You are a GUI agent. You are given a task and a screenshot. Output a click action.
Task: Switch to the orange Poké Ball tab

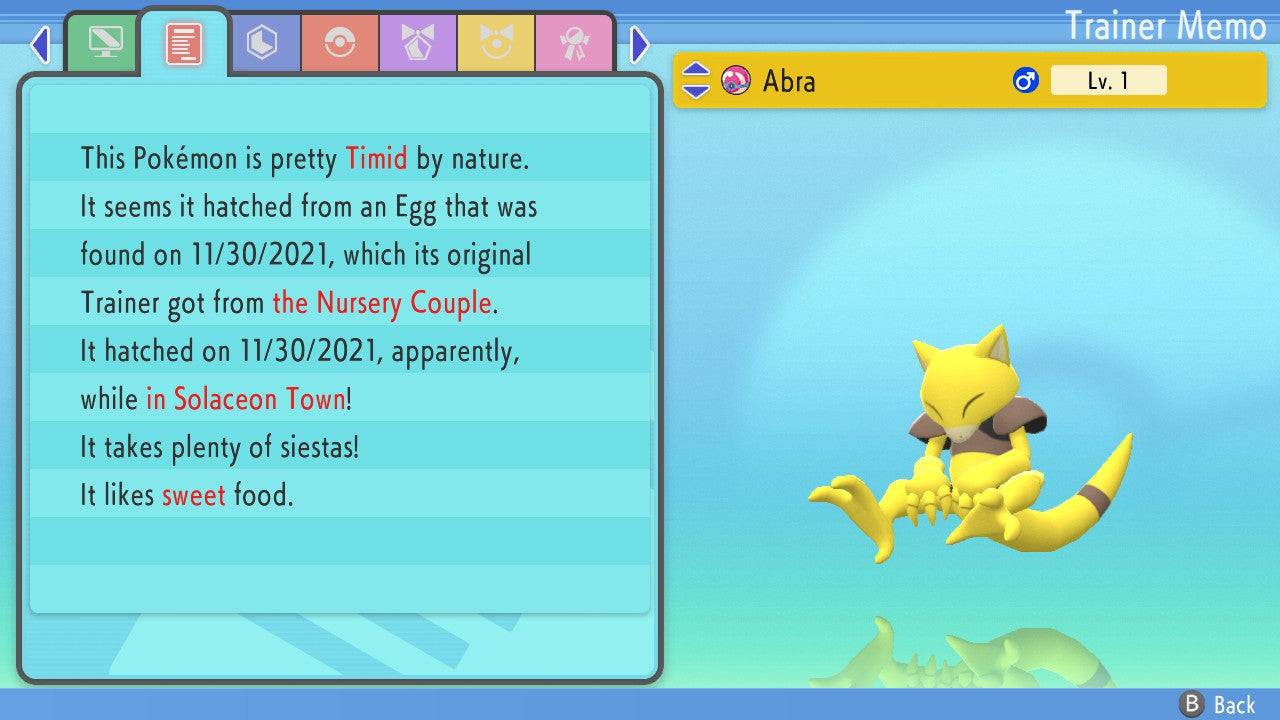(x=340, y=43)
